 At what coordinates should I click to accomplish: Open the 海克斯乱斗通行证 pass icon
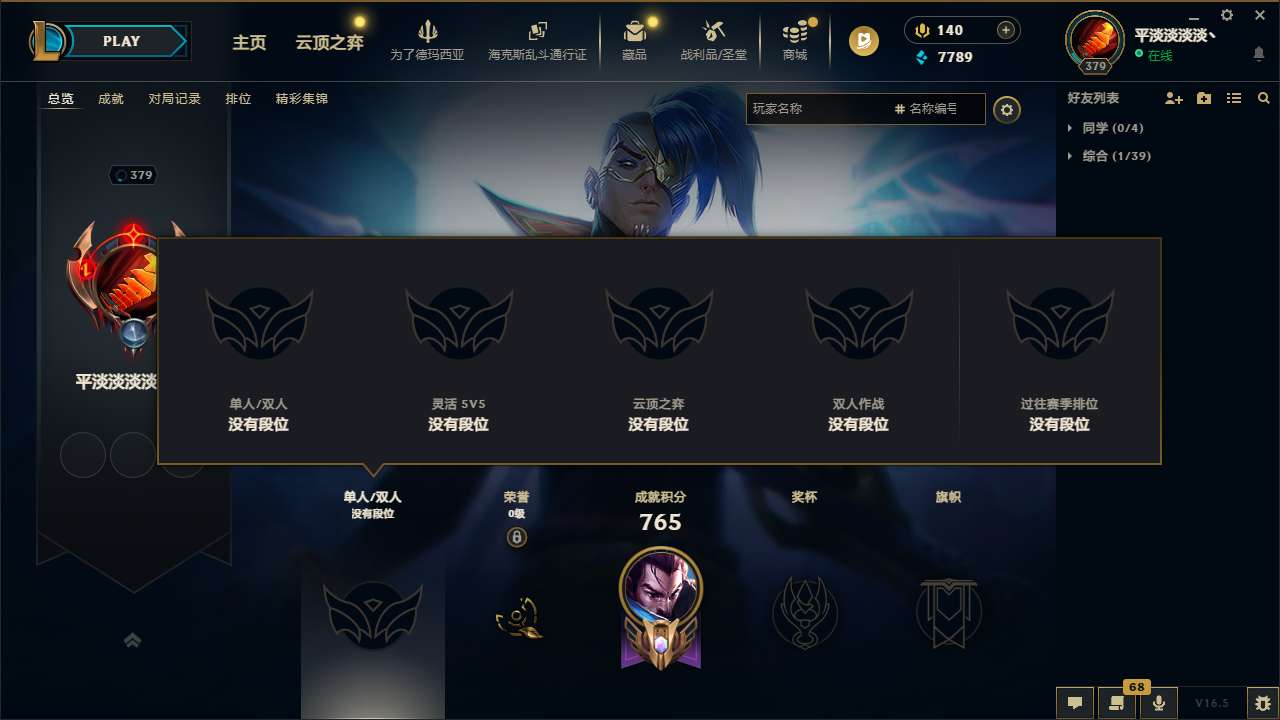click(x=537, y=32)
